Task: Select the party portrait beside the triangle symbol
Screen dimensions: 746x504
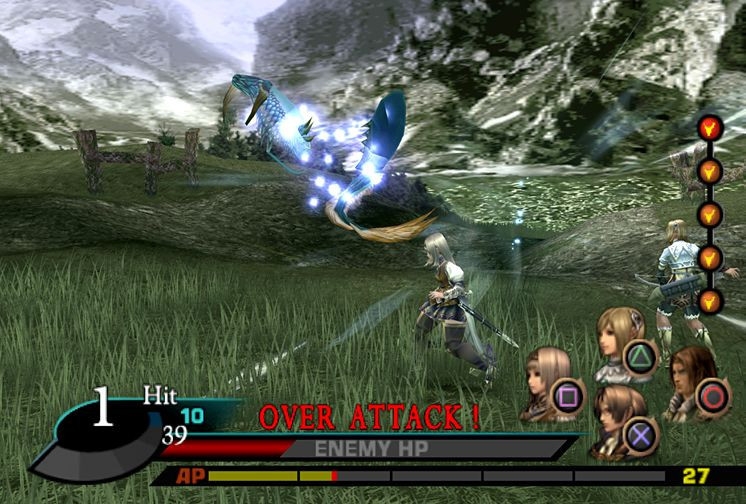Action: click(616, 340)
